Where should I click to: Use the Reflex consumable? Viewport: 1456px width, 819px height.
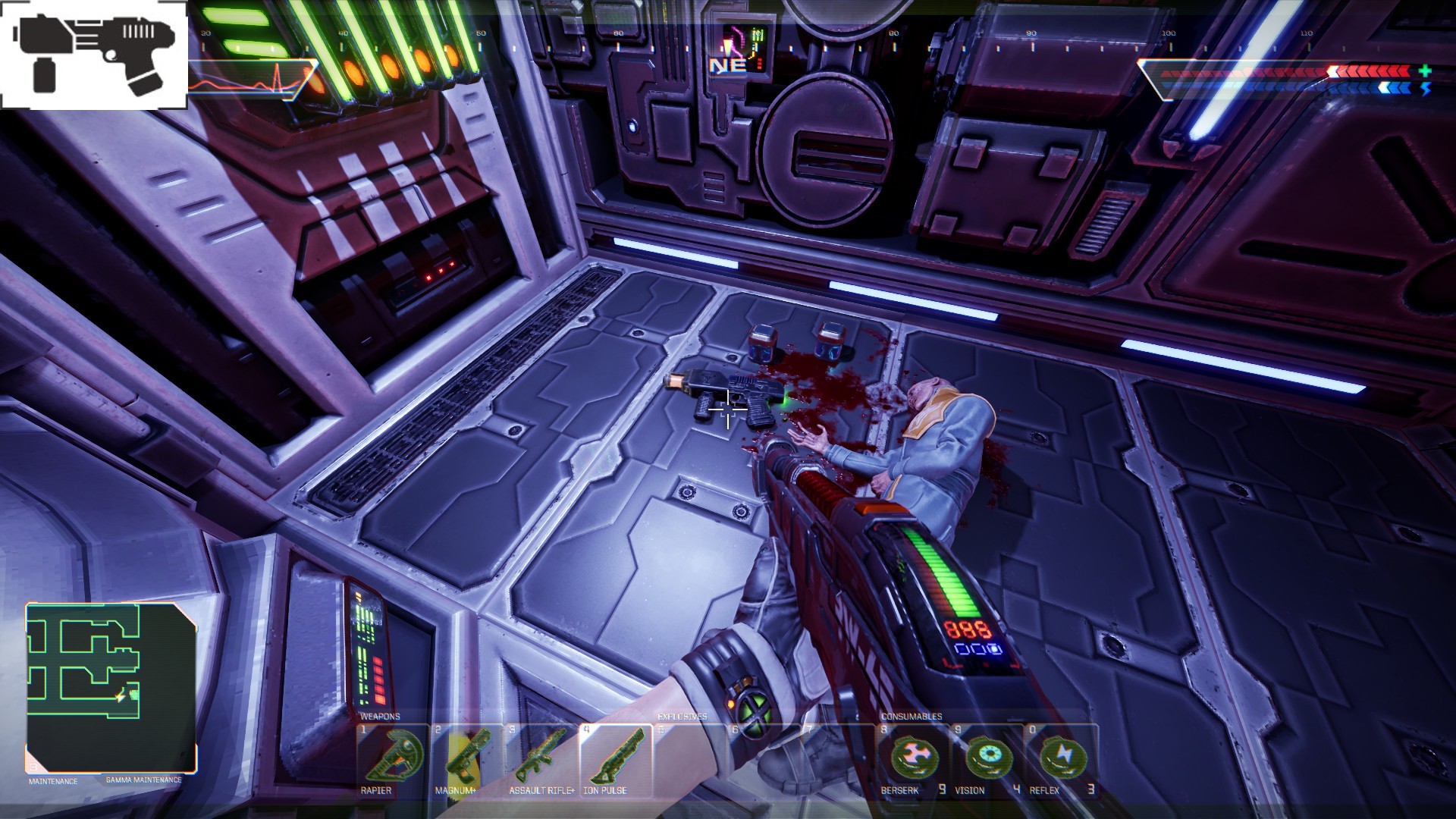pos(1060,758)
